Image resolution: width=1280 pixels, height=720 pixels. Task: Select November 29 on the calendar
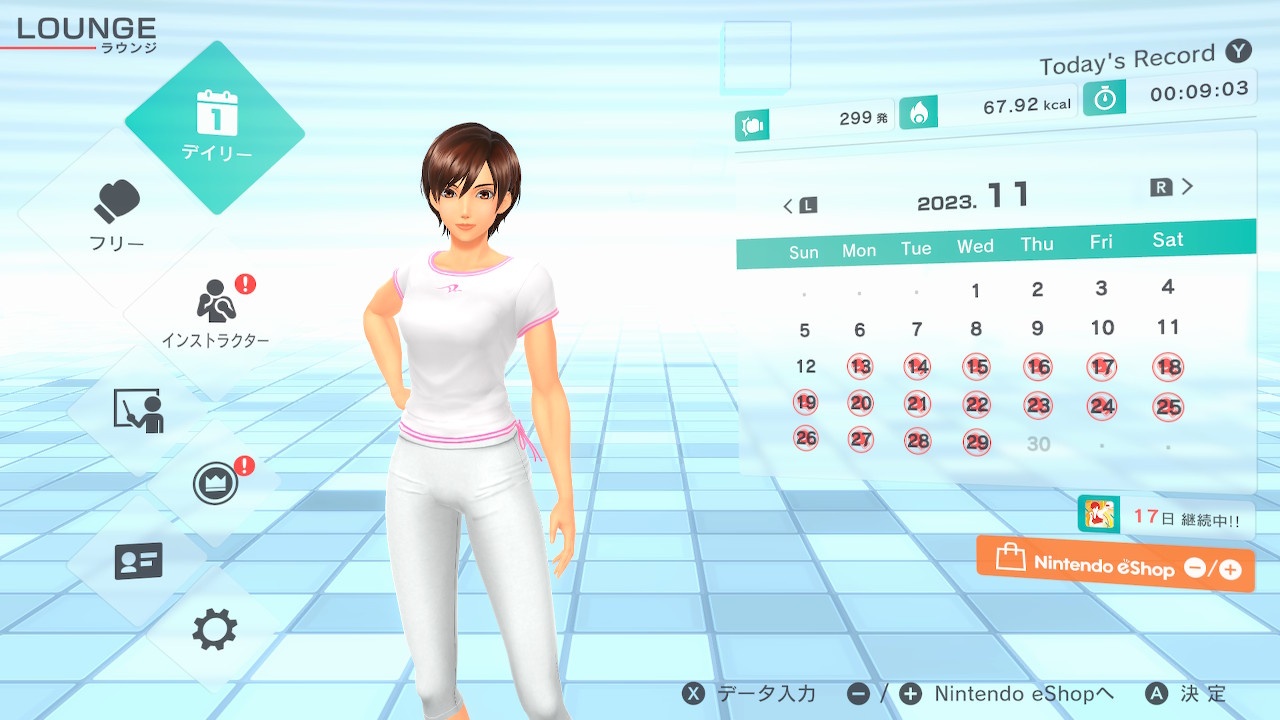(977, 442)
